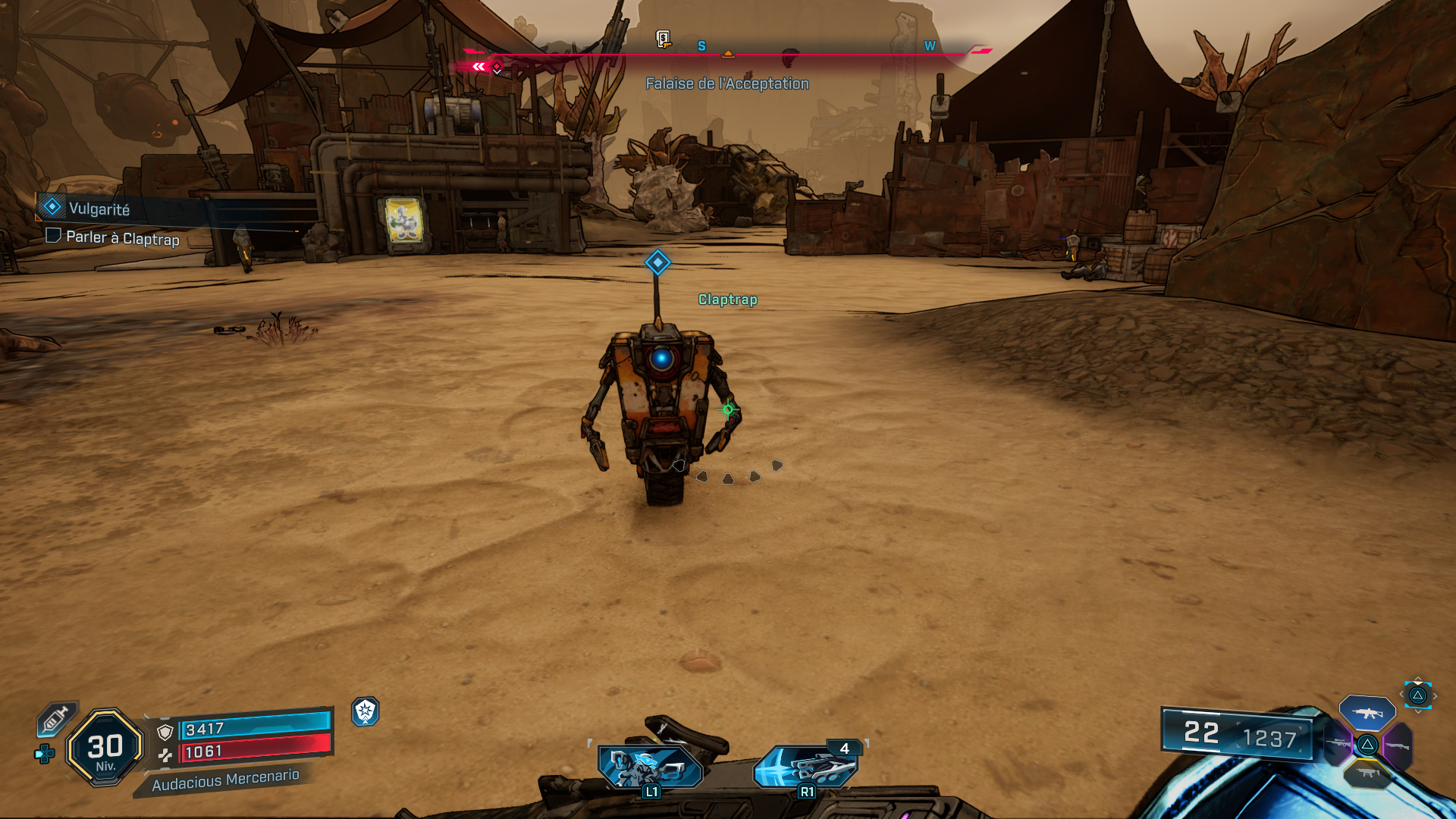The width and height of the screenshot is (1456, 819).
Task: Click the d-pad indicator icon left of level badge
Action: [44, 755]
